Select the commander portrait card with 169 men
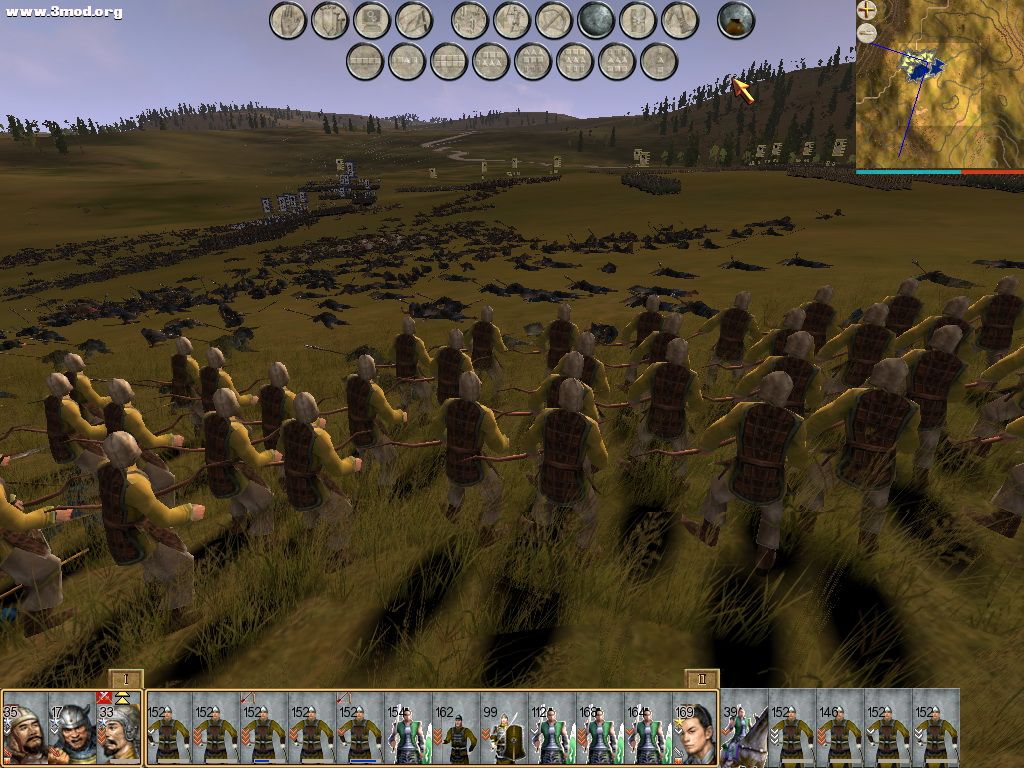Image resolution: width=1024 pixels, height=768 pixels. click(x=696, y=728)
